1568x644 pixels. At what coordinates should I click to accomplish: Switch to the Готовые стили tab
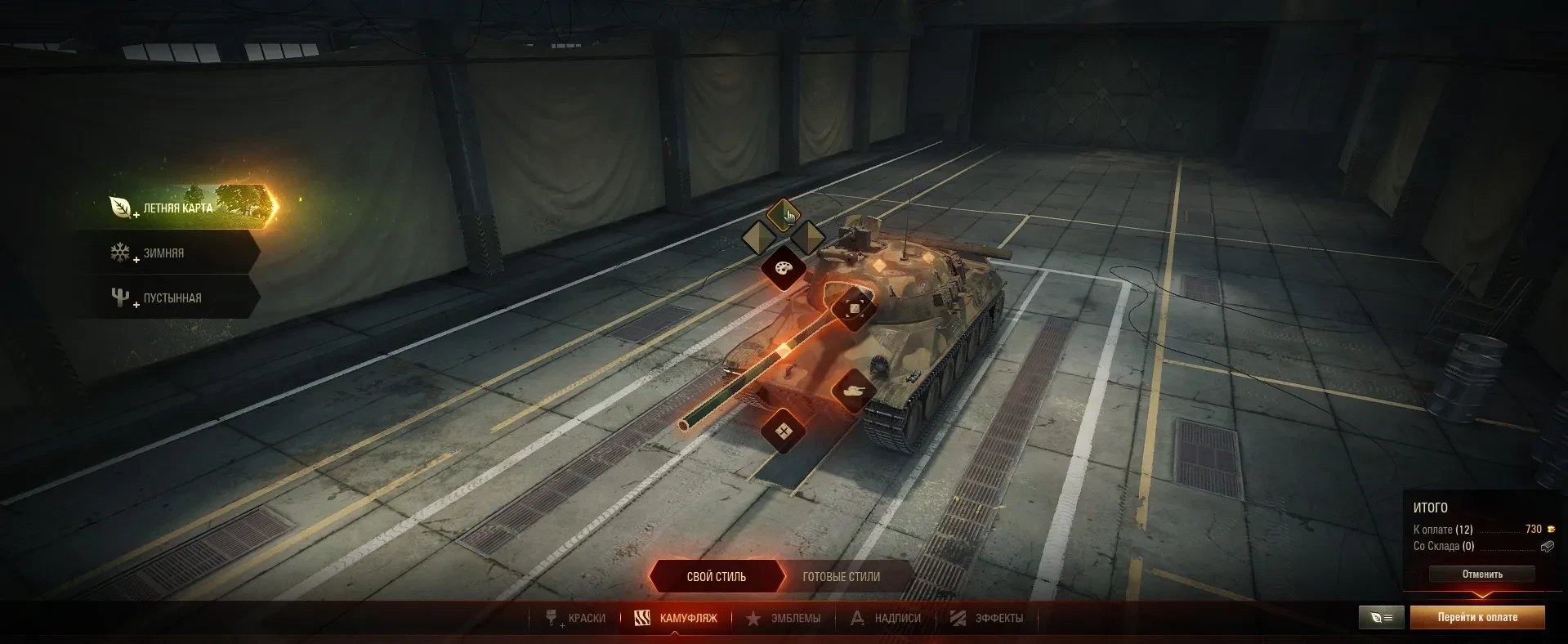[x=841, y=577]
